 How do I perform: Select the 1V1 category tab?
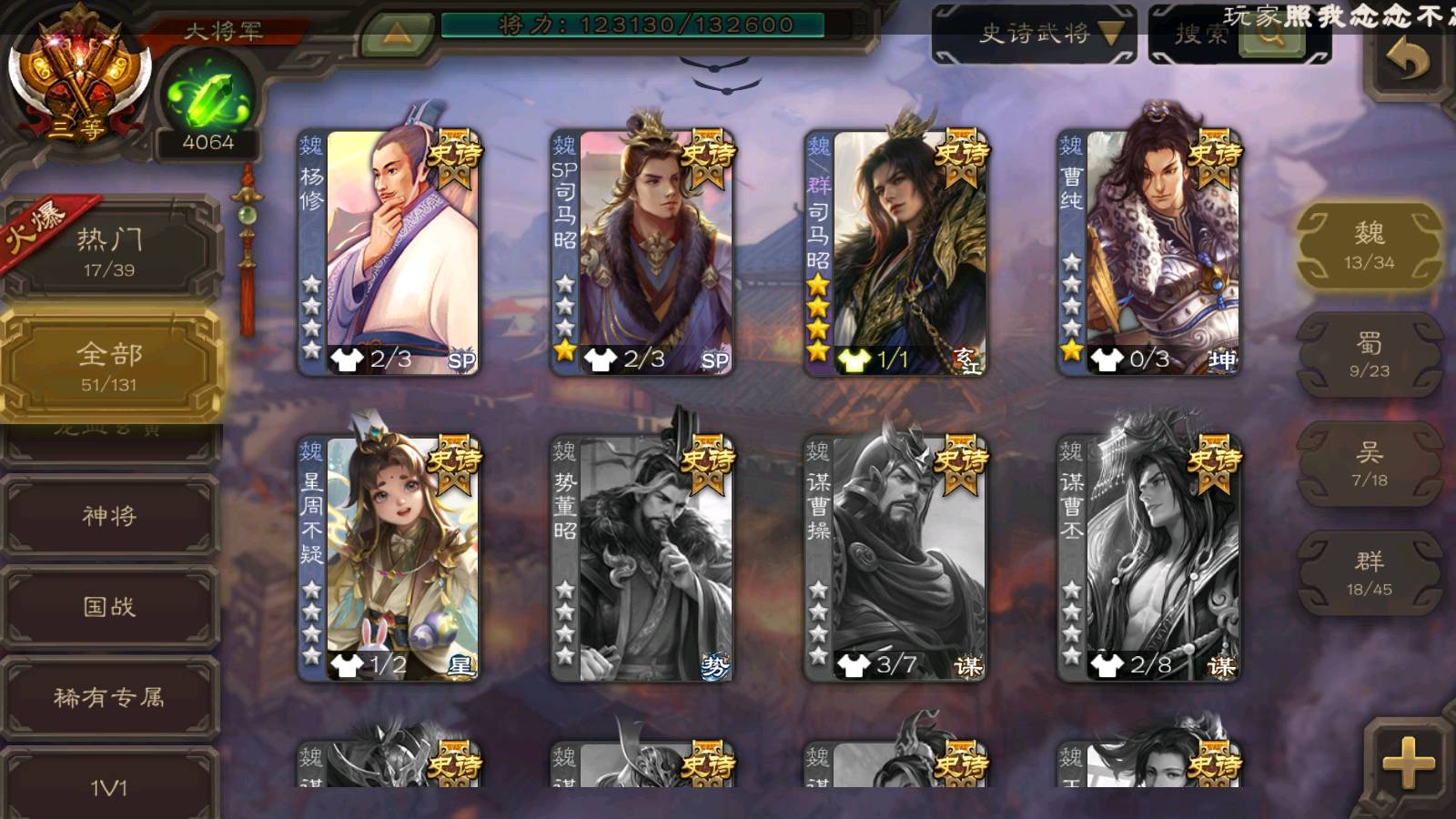click(109, 784)
